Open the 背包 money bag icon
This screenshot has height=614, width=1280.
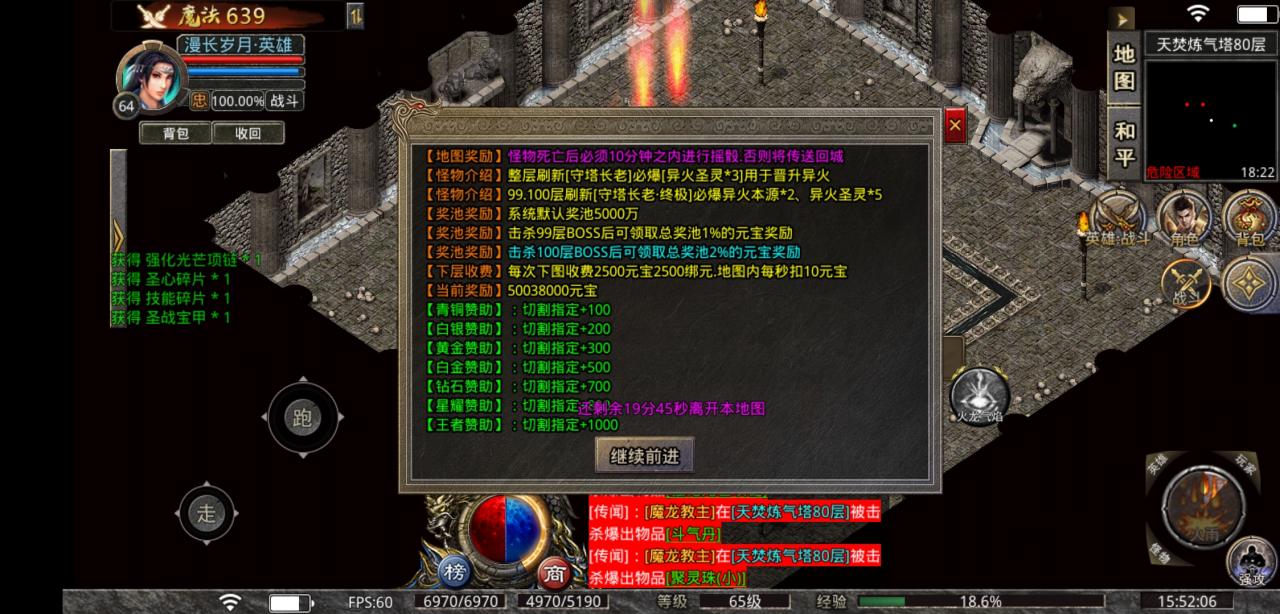point(1249,217)
